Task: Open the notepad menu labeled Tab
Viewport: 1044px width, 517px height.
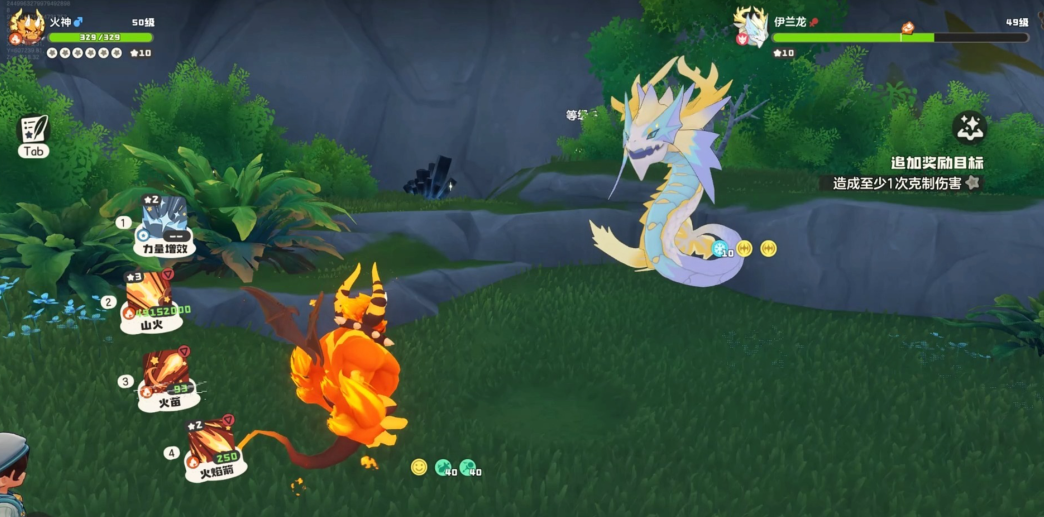Action: click(x=33, y=135)
